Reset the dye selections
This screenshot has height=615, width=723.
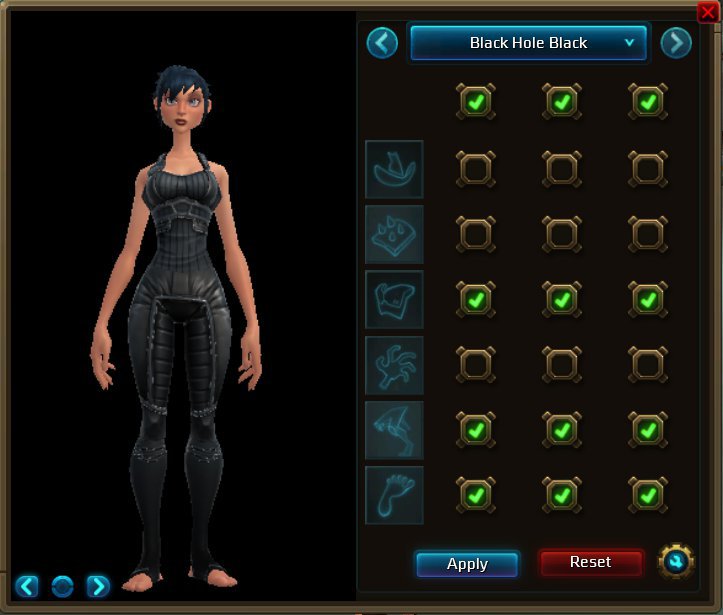(590, 562)
